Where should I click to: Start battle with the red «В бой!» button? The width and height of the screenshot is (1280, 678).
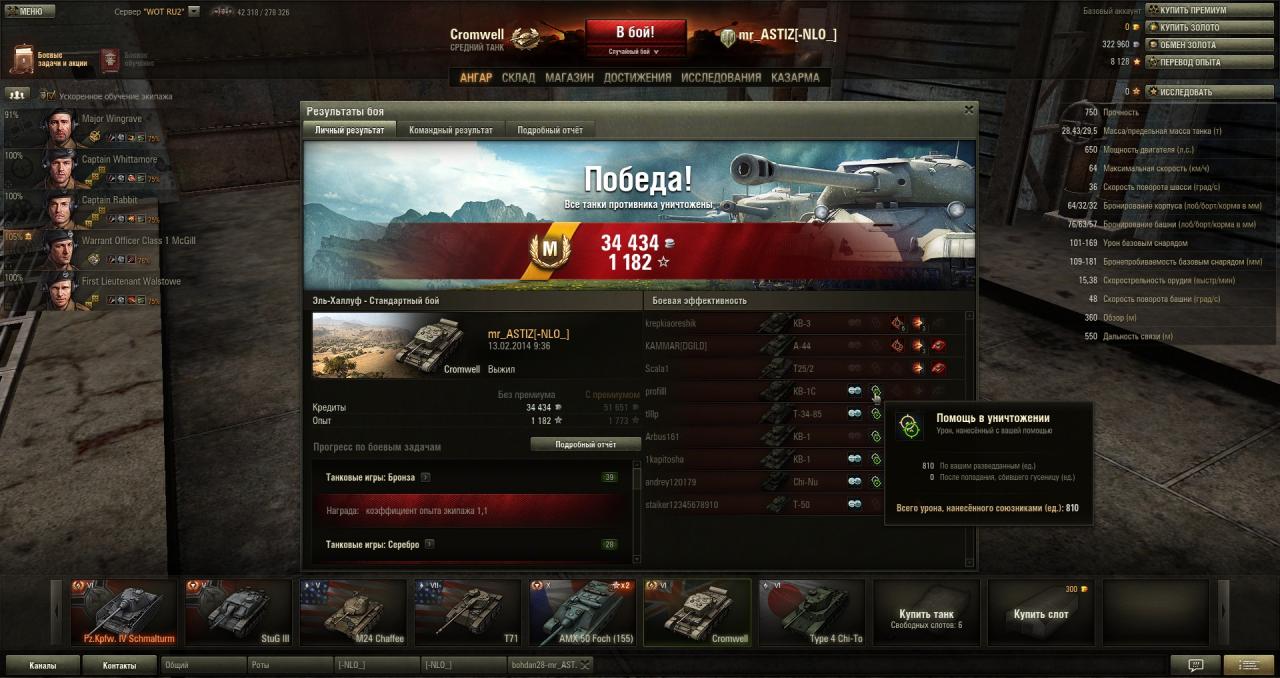click(635, 31)
